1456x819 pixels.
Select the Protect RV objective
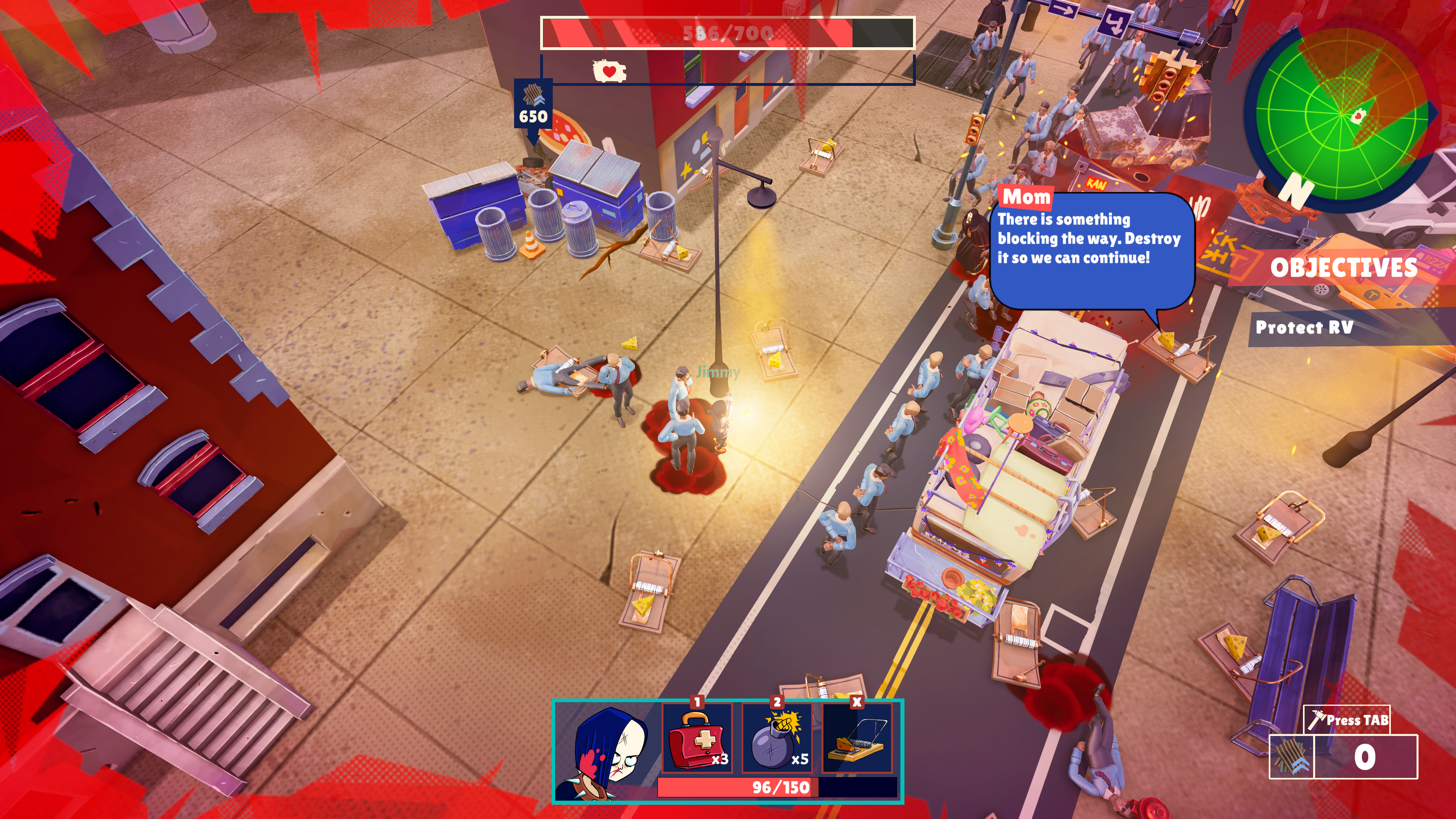tap(1303, 327)
